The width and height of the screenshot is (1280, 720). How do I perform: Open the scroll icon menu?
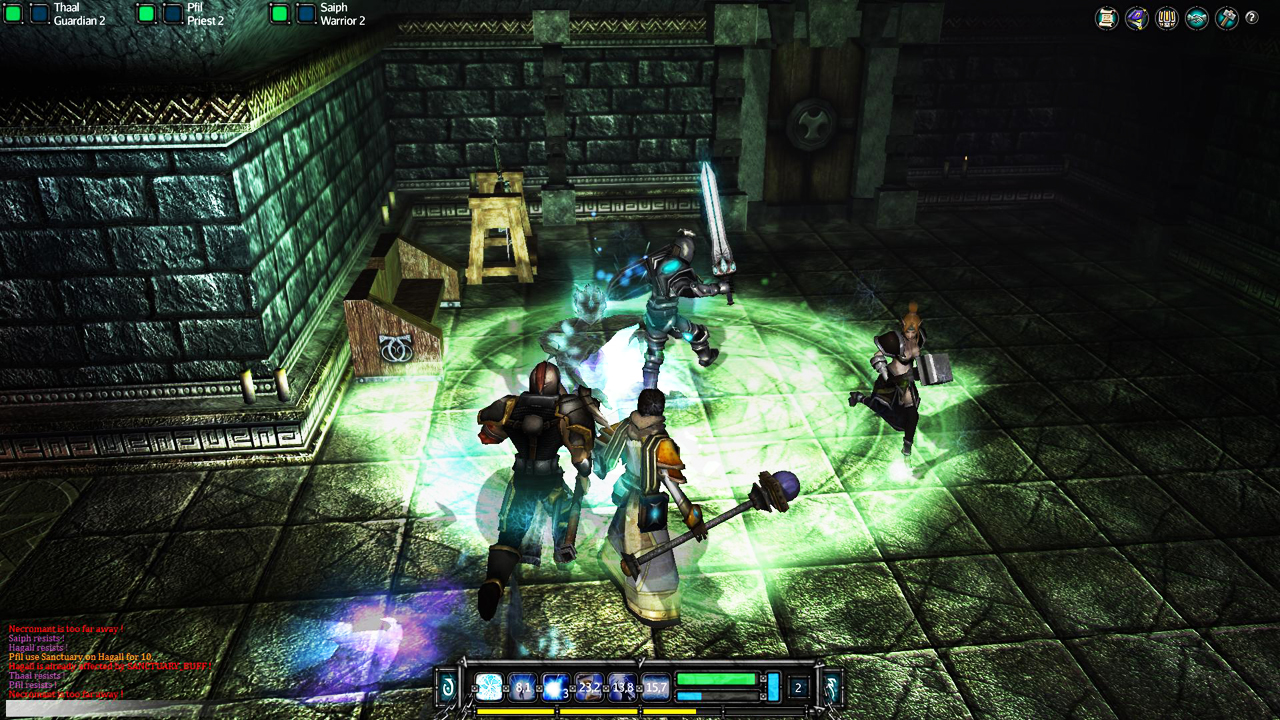[1106, 18]
